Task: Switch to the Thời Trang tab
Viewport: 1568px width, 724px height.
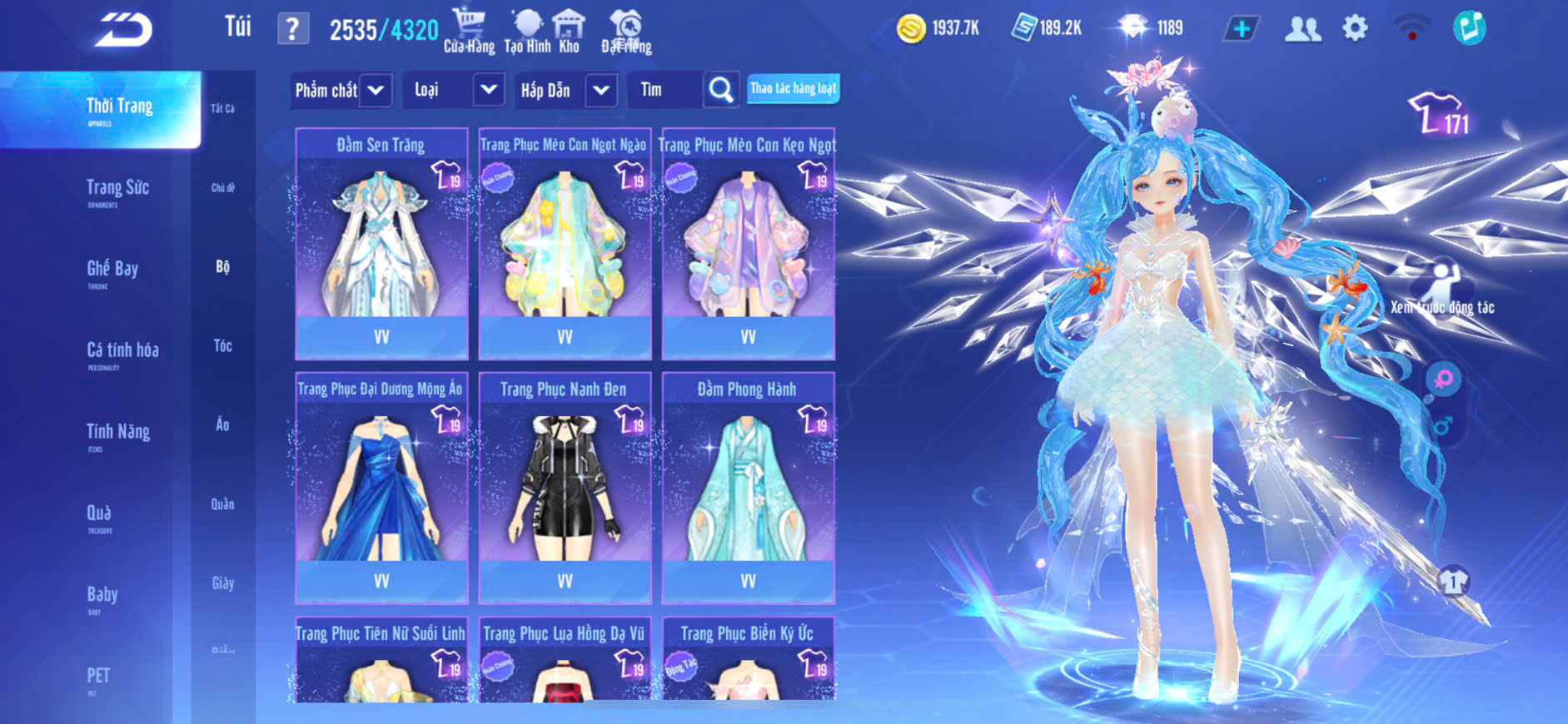Action: (x=119, y=109)
